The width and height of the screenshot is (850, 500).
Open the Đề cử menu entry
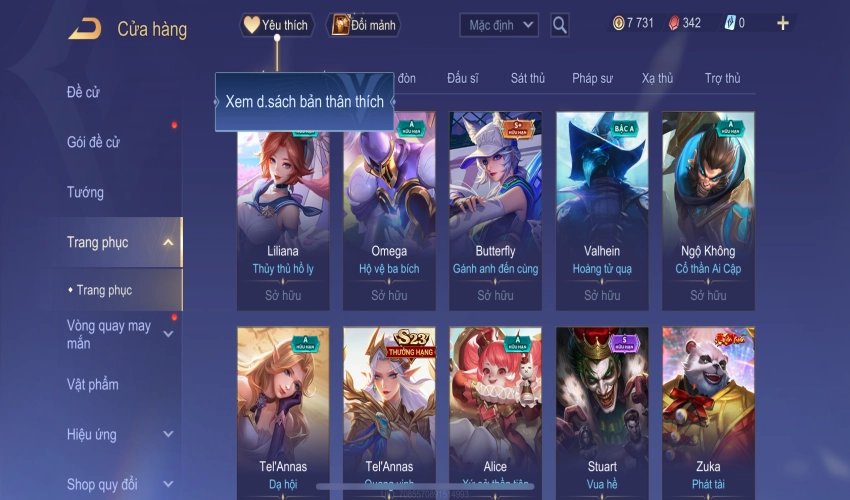[x=83, y=93]
